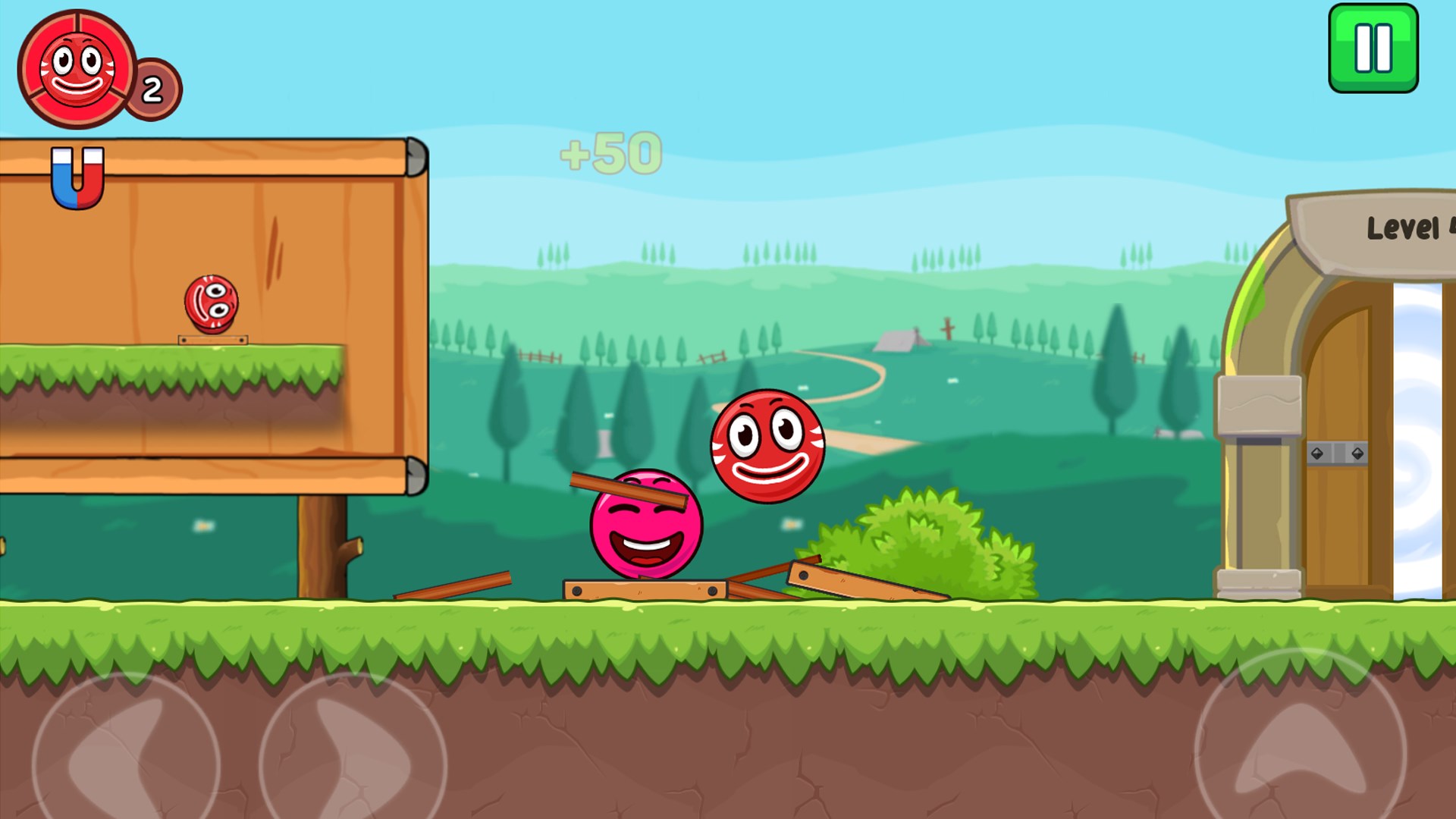Click the large red ball character
This screenshot has width=1456, height=819.
766,444
